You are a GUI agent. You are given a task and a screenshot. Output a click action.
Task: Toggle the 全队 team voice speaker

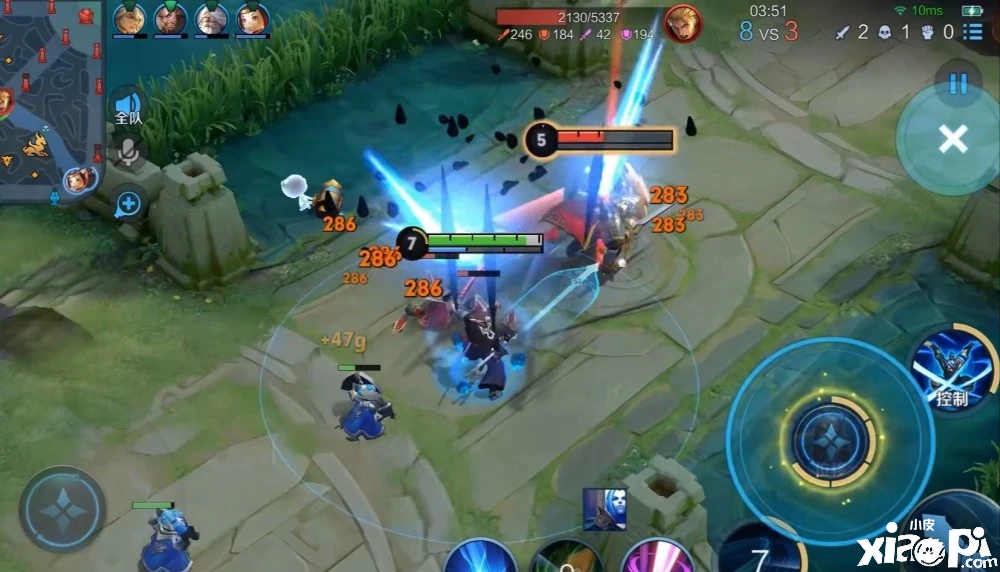coord(127,106)
